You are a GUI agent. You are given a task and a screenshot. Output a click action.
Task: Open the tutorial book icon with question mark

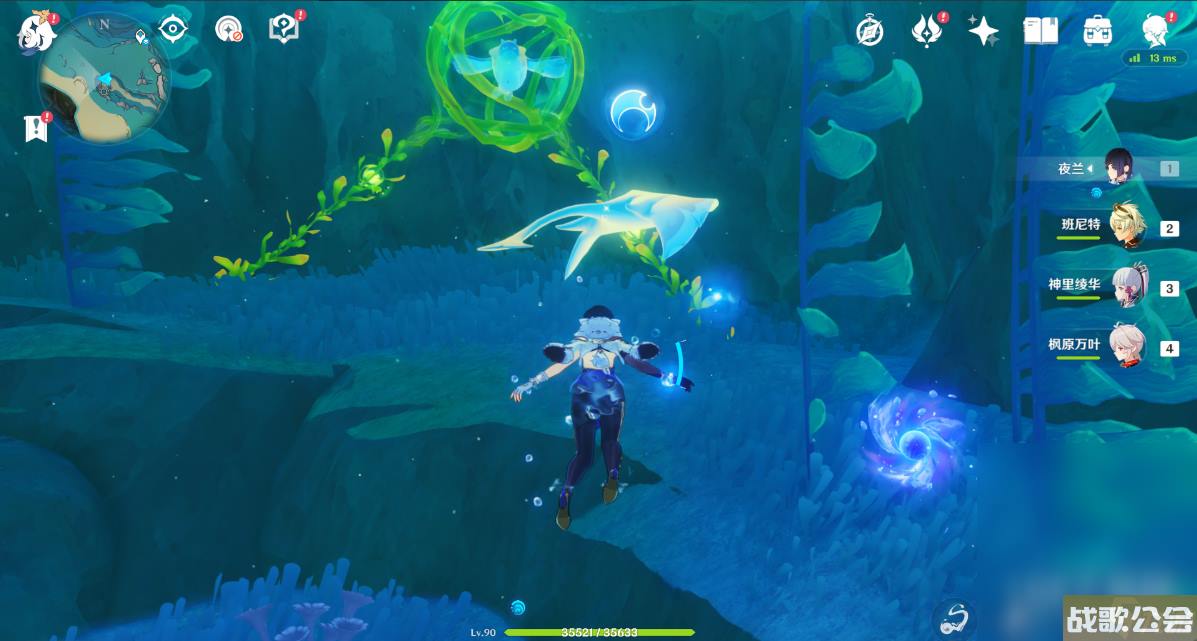tap(284, 29)
